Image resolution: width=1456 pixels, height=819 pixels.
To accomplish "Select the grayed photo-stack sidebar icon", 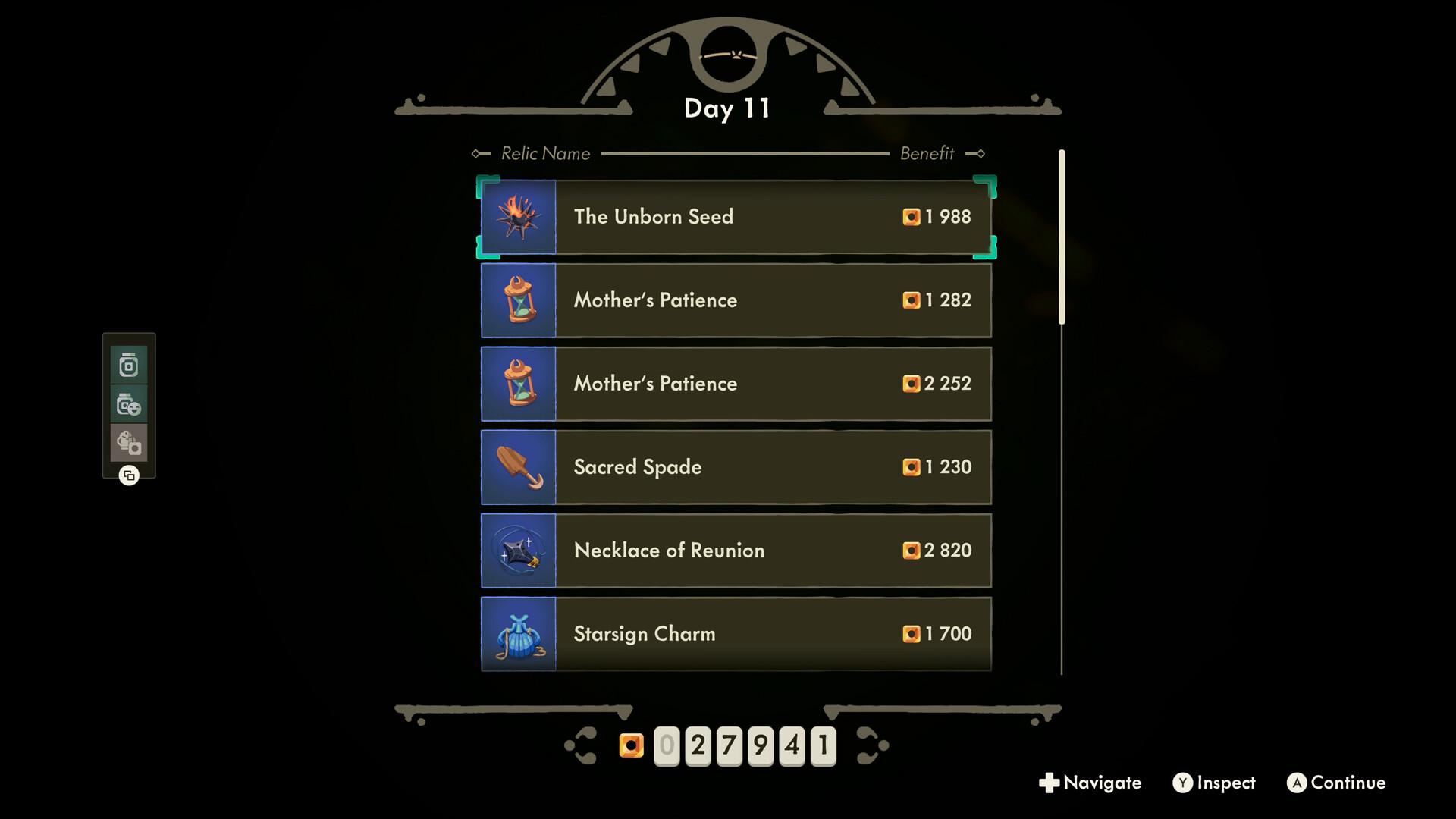I will [x=129, y=444].
